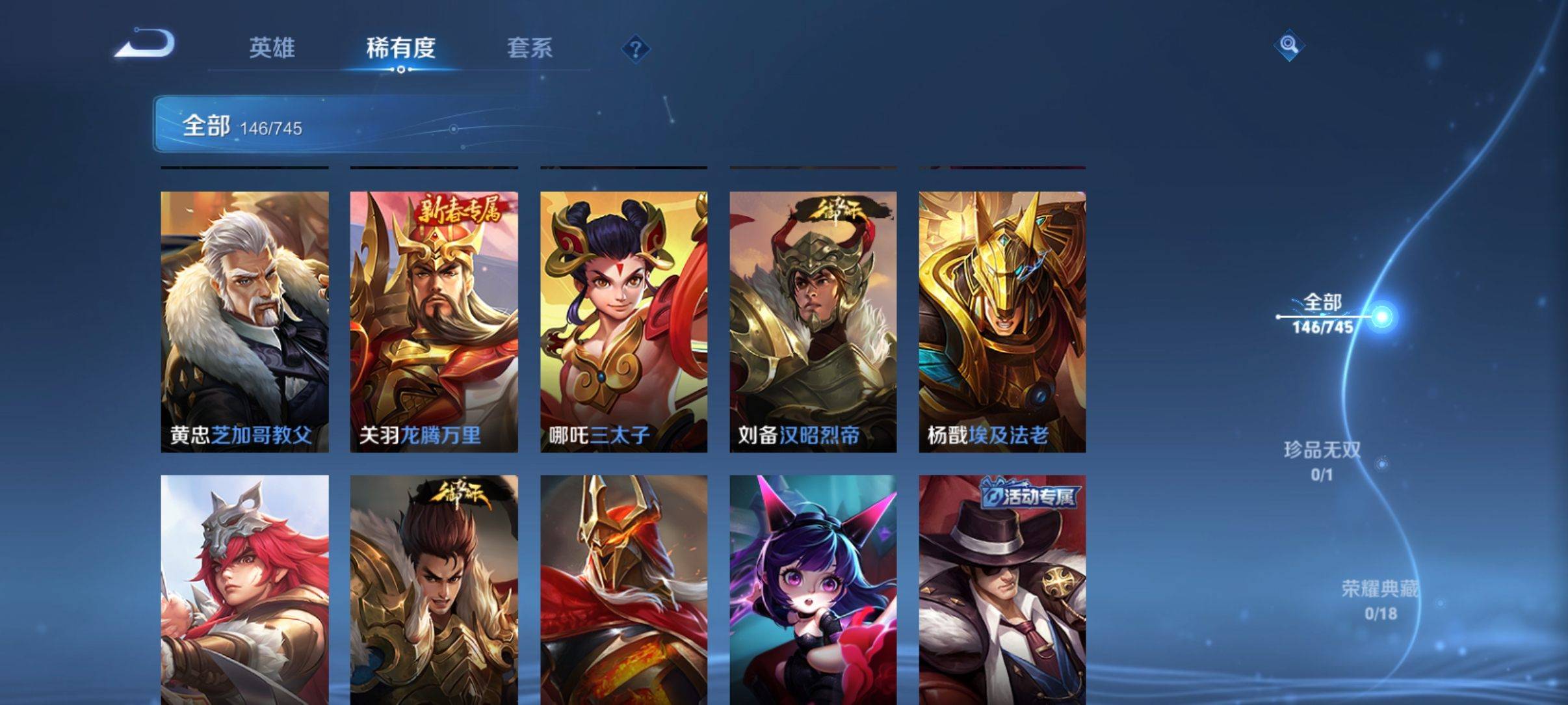Open the 活动专属 fedora gangster skin card
The width and height of the screenshot is (1568, 705).
[1002, 589]
